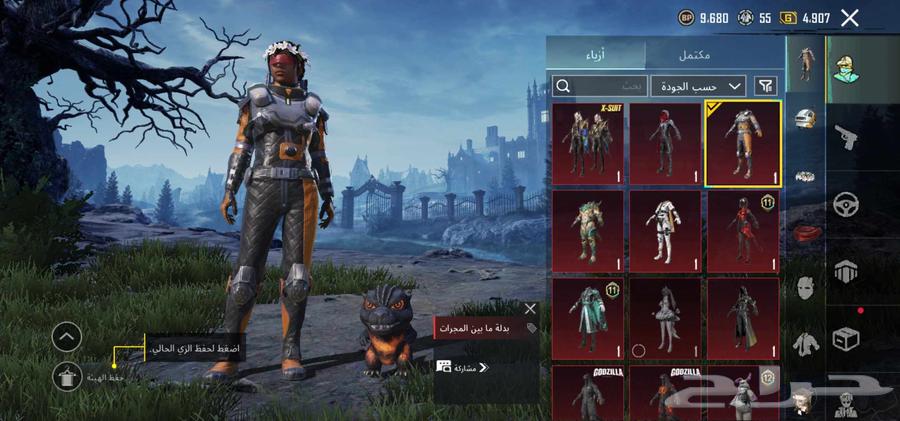Open the jacket clothing category
The width and height of the screenshot is (900, 421).
(806, 344)
